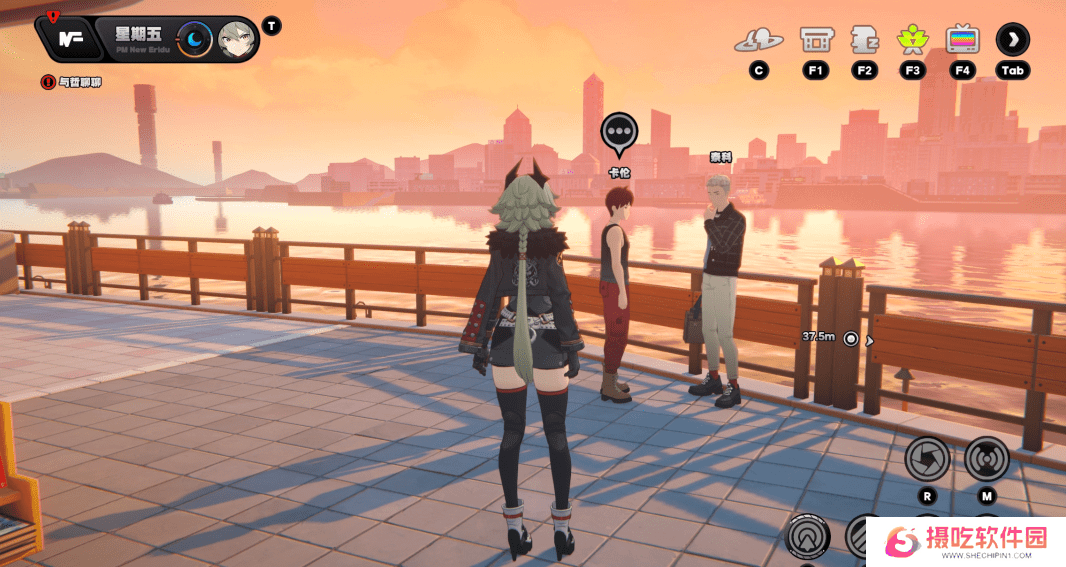Screen dimensions: 1066x567
Task: Select the 37.5m objective waypoint marker
Action: tap(850, 339)
